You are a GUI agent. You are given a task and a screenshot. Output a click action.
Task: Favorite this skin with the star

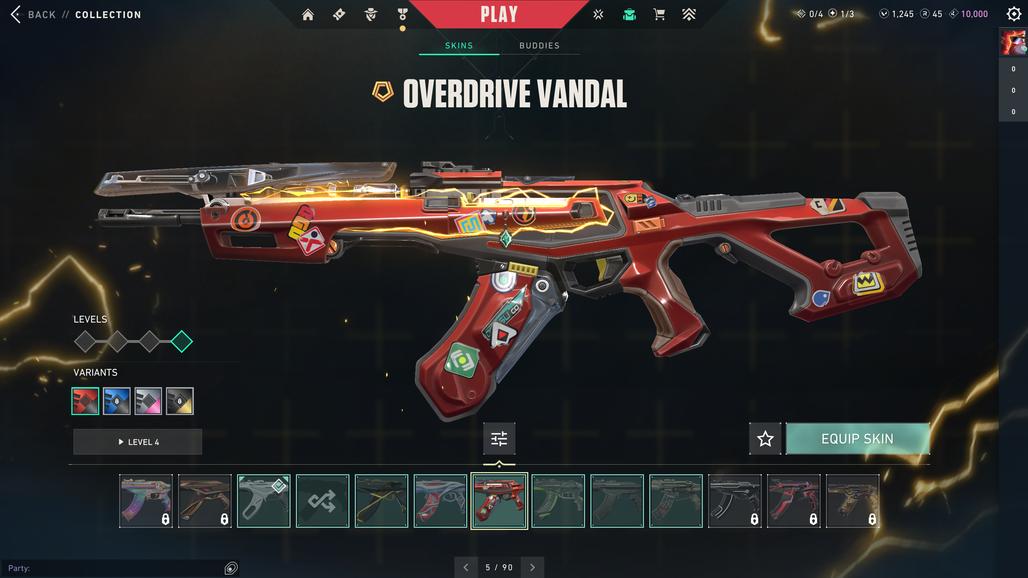tap(765, 438)
